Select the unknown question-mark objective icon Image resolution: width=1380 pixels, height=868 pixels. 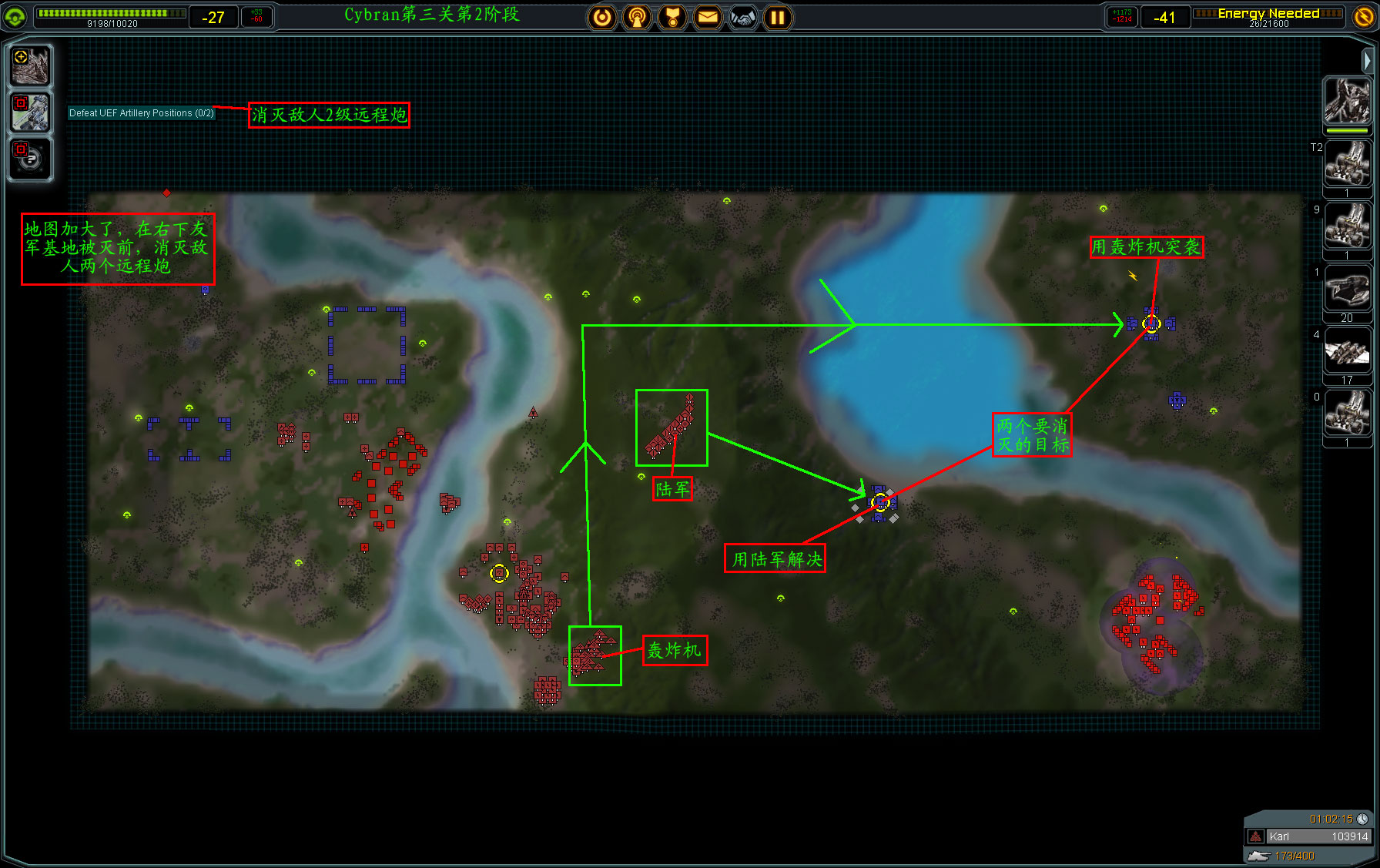[31, 159]
